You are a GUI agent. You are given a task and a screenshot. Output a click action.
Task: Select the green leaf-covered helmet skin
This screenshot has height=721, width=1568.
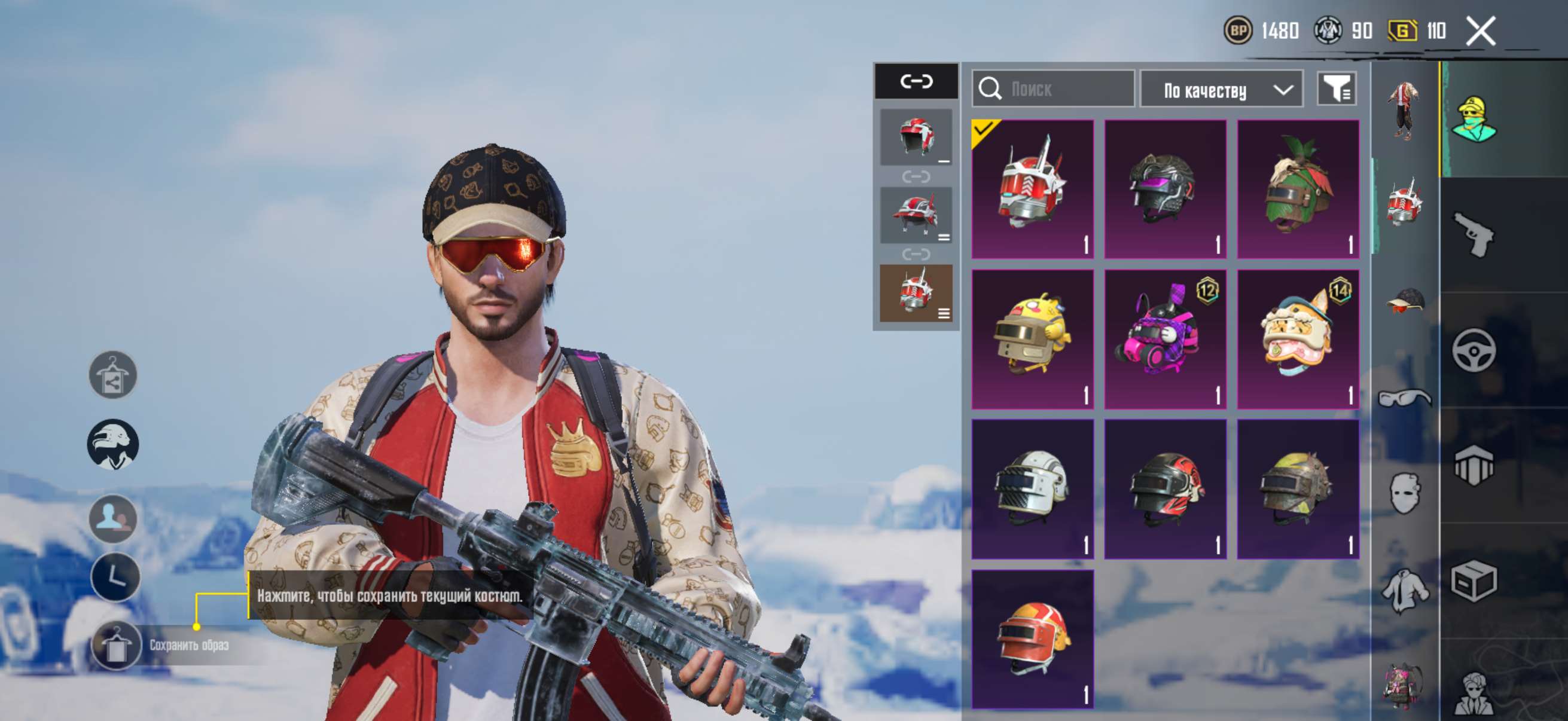[1298, 188]
